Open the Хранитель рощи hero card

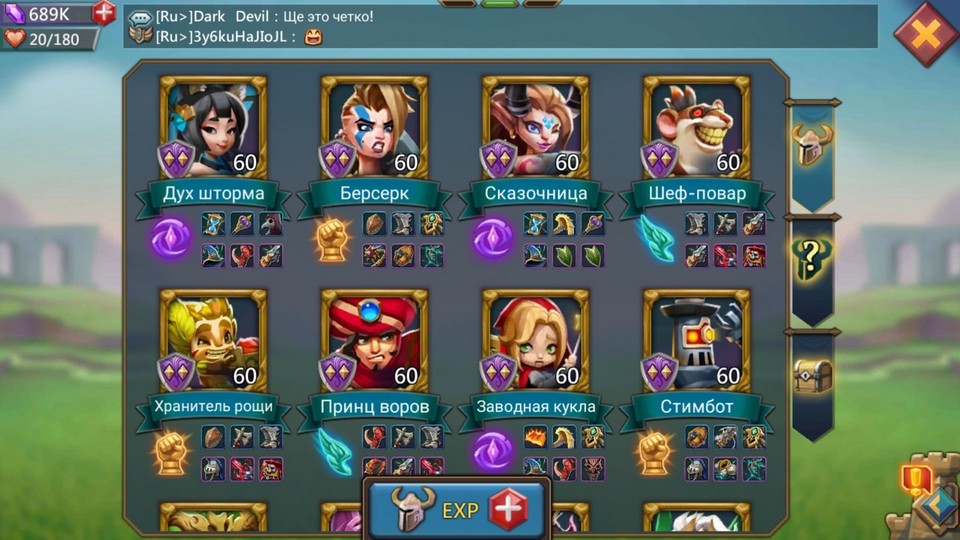coord(212,340)
